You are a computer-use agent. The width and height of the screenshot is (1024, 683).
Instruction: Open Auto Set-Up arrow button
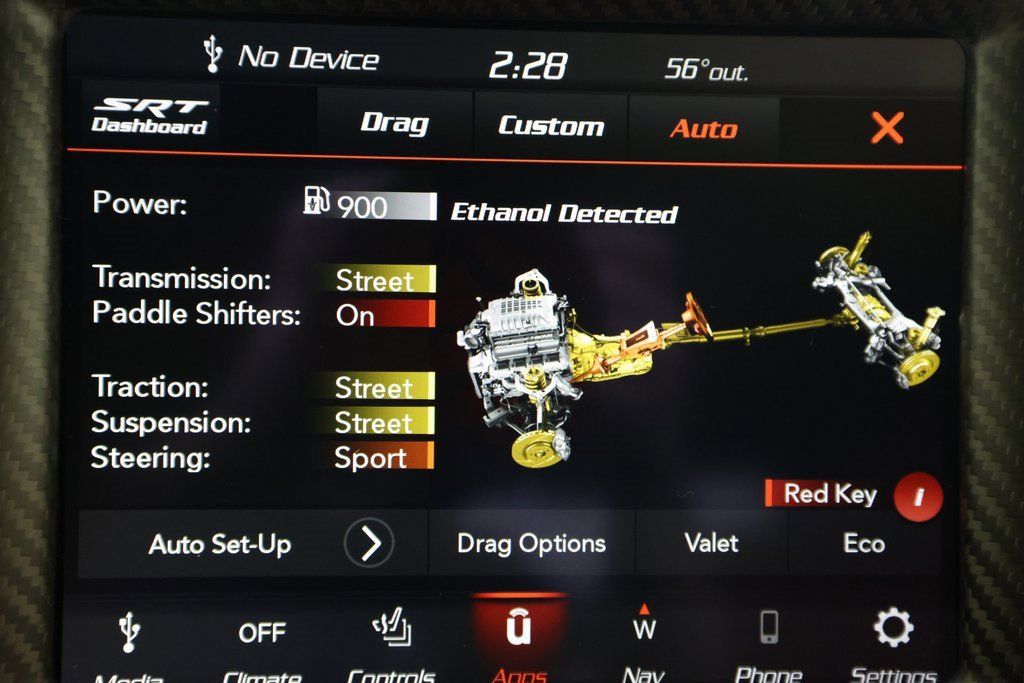coord(369,544)
